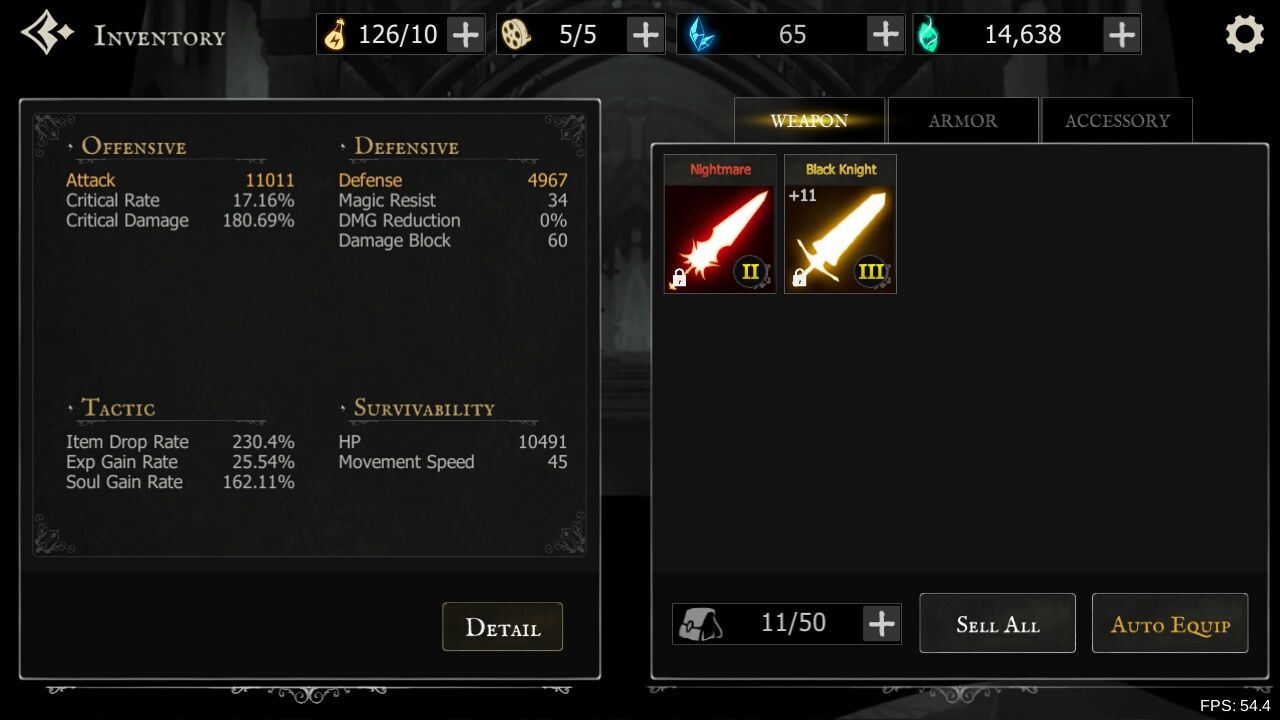1280x720 pixels.
Task: Add green souls with the plus button
Action: pyautogui.click(x=1121, y=35)
